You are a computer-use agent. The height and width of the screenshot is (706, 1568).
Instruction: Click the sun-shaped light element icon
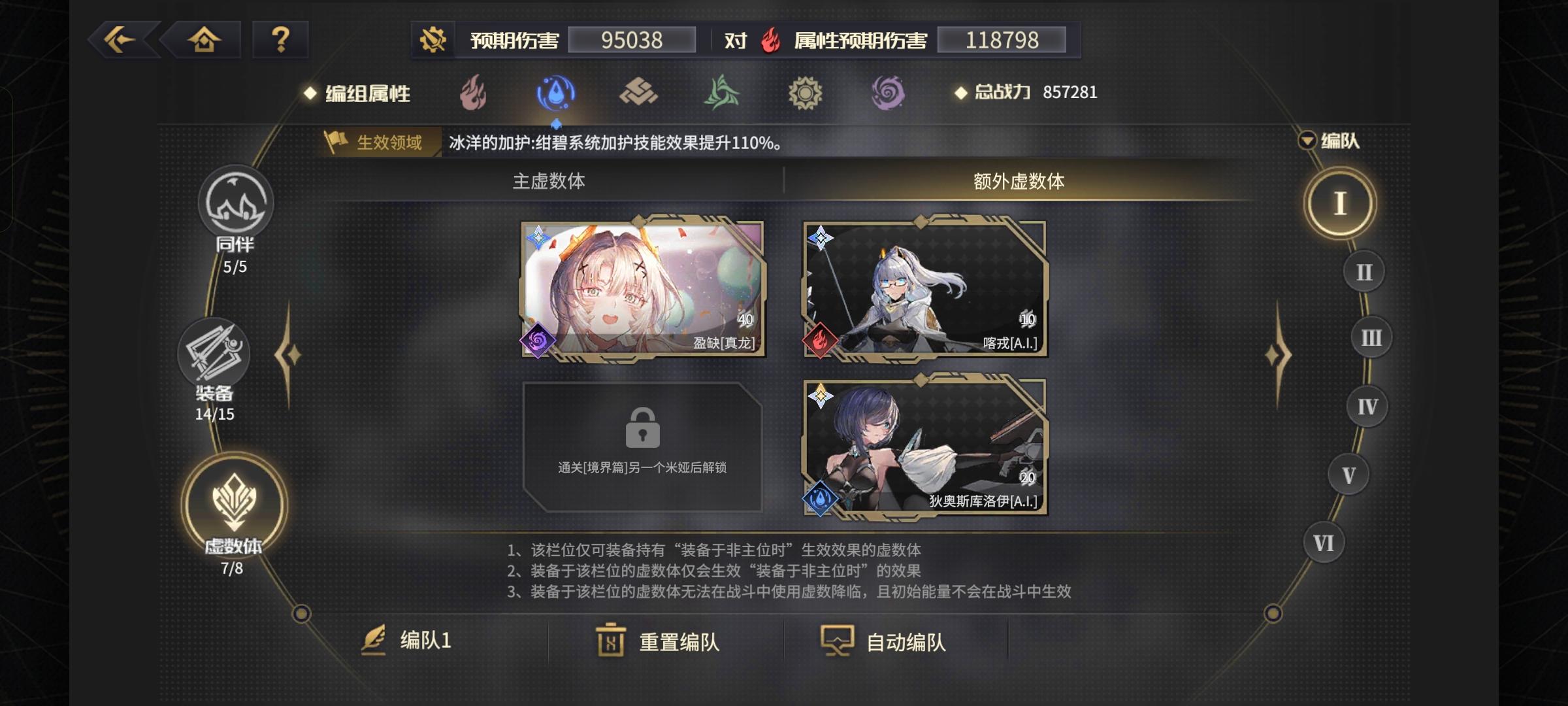[805, 93]
